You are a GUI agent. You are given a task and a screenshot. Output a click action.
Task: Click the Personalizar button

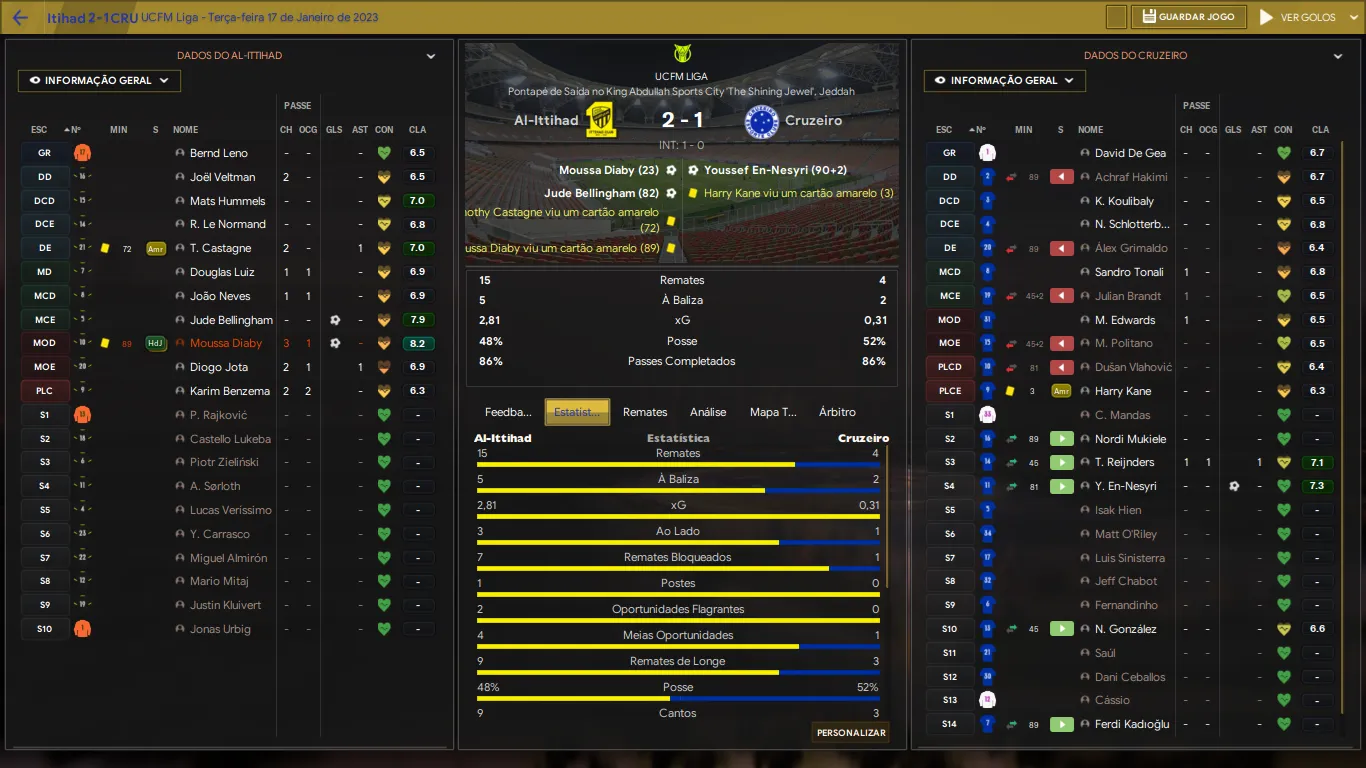coord(851,733)
